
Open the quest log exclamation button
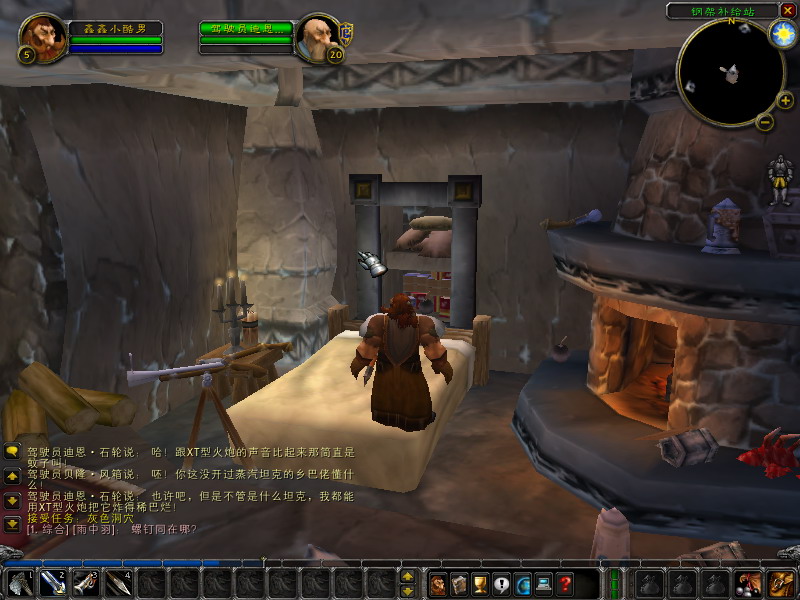tap(501, 584)
